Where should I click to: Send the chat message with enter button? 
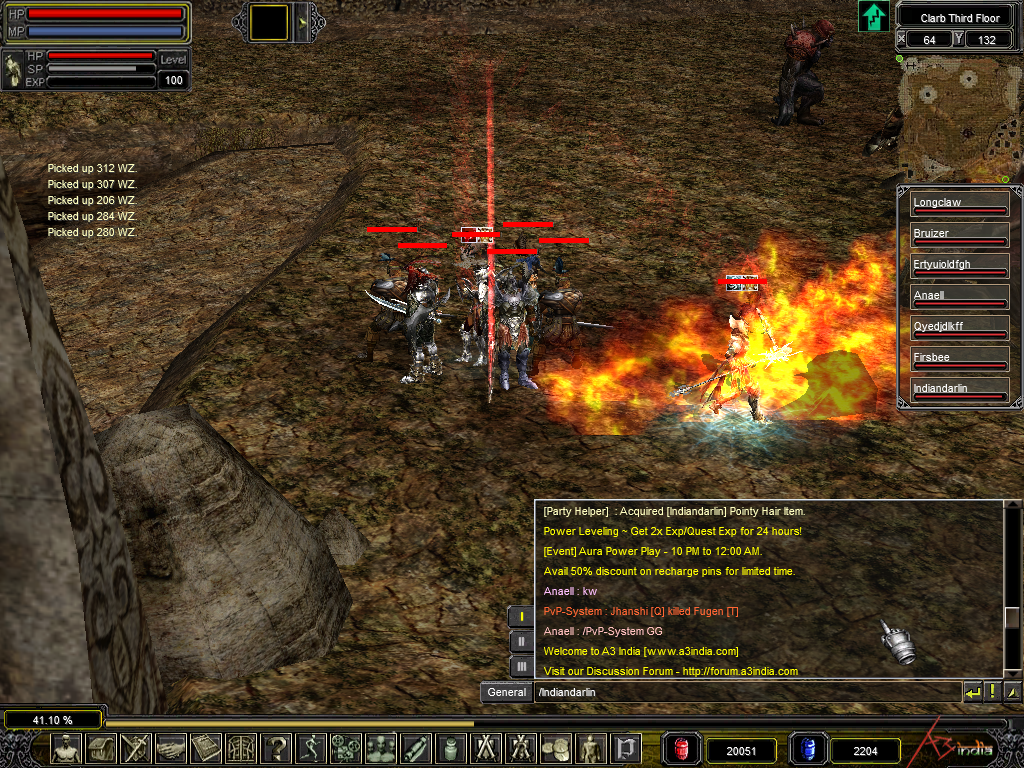pos(973,692)
